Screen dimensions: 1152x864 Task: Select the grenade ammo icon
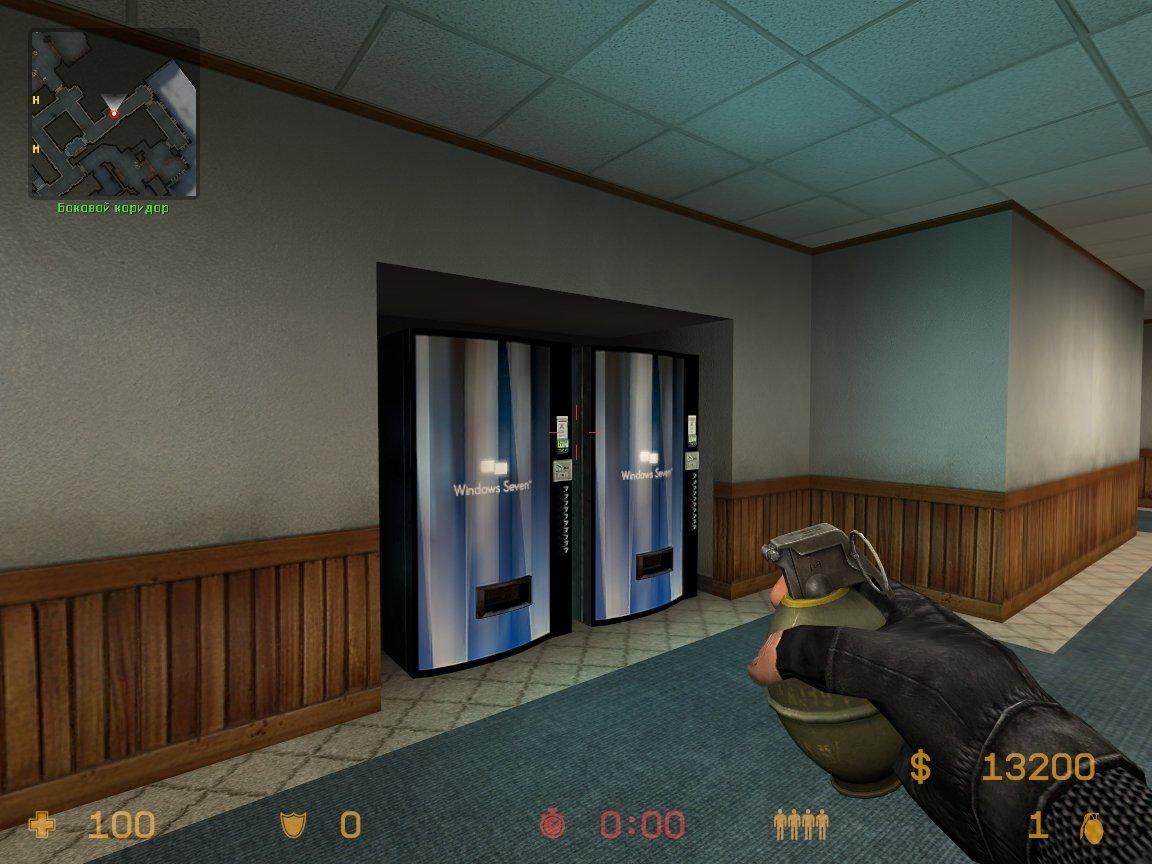(1091, 826)
